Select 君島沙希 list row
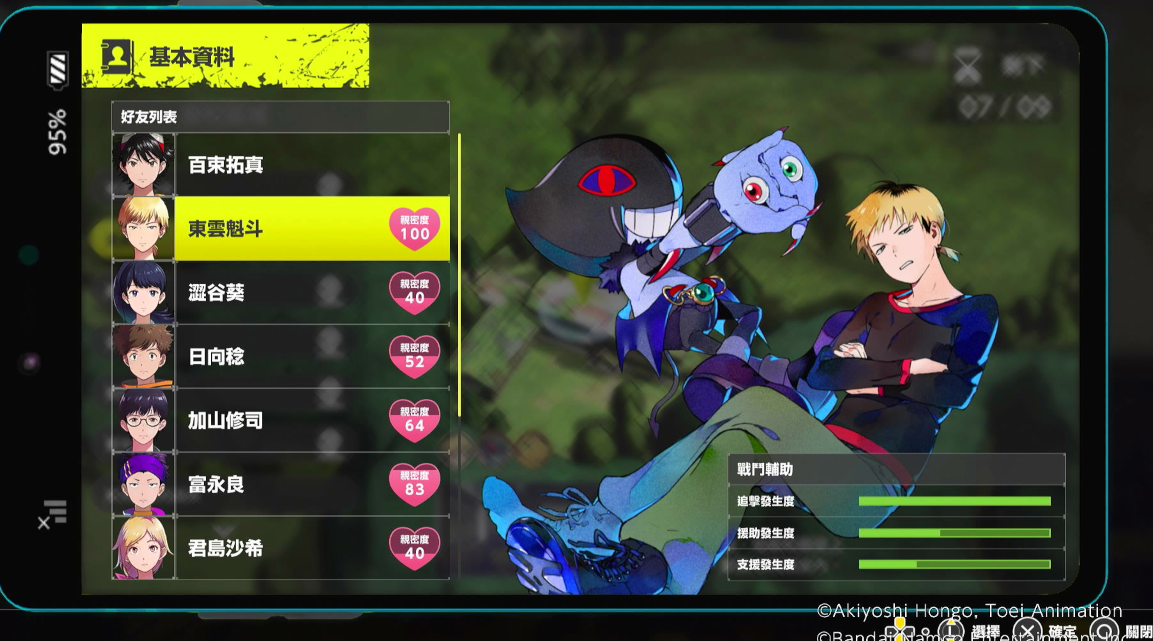 (x=280, y=549)
